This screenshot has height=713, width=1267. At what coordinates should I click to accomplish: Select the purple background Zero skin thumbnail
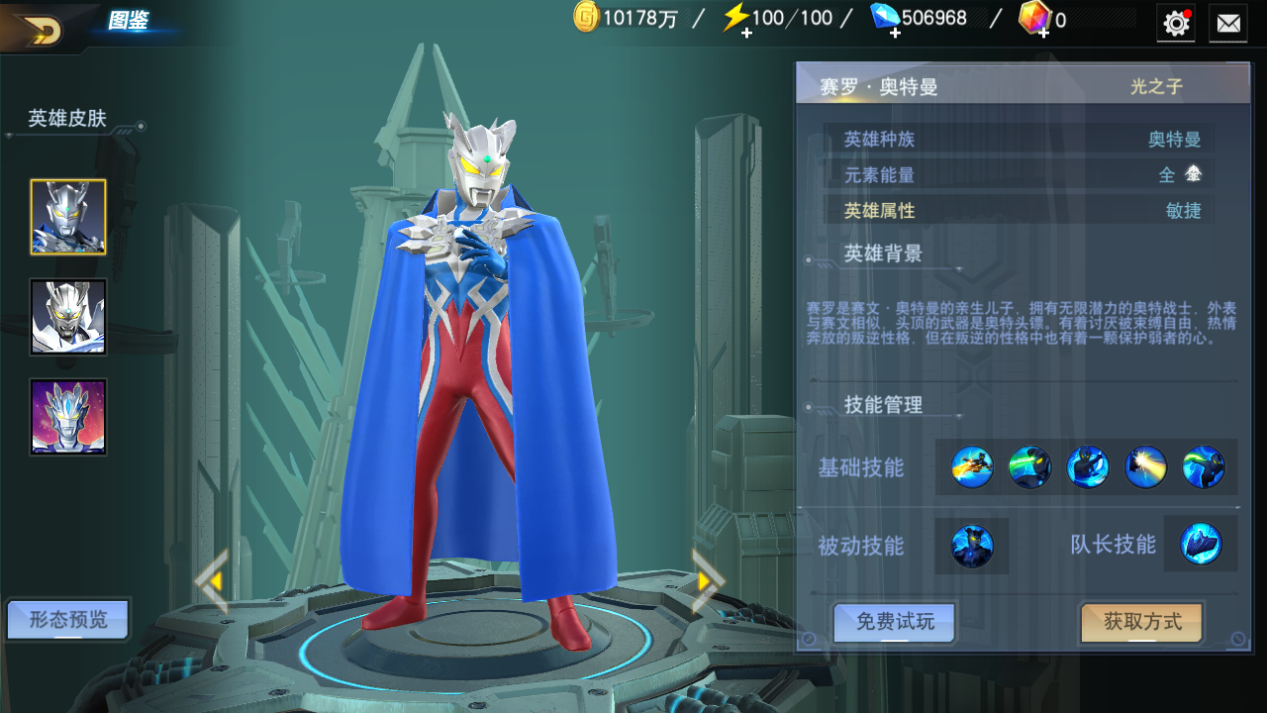click(x=68, y=417)
